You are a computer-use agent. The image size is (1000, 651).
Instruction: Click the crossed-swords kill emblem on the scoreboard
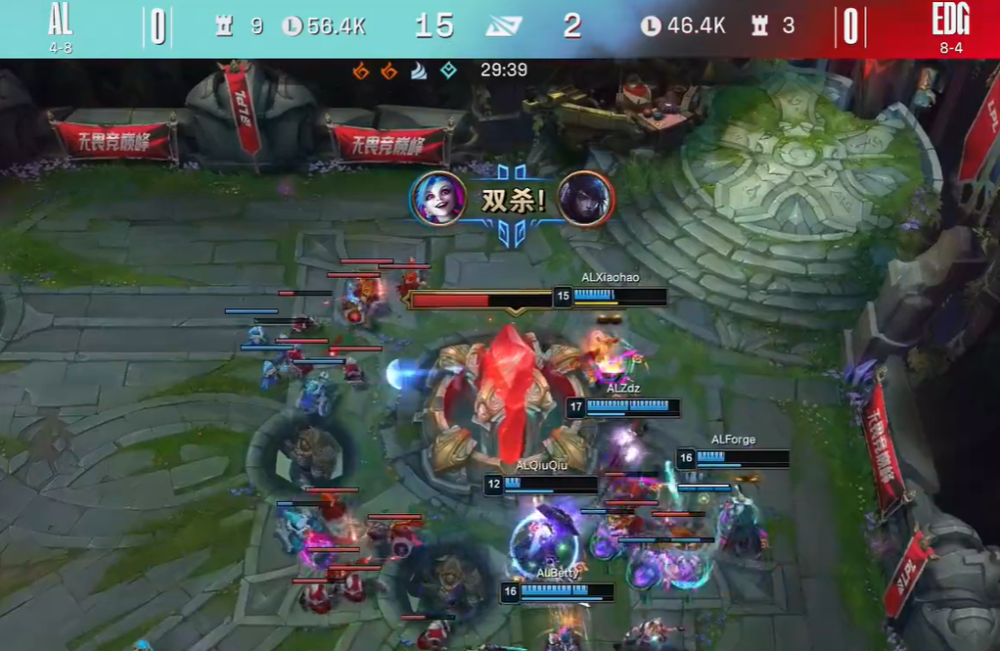(504, 26)
